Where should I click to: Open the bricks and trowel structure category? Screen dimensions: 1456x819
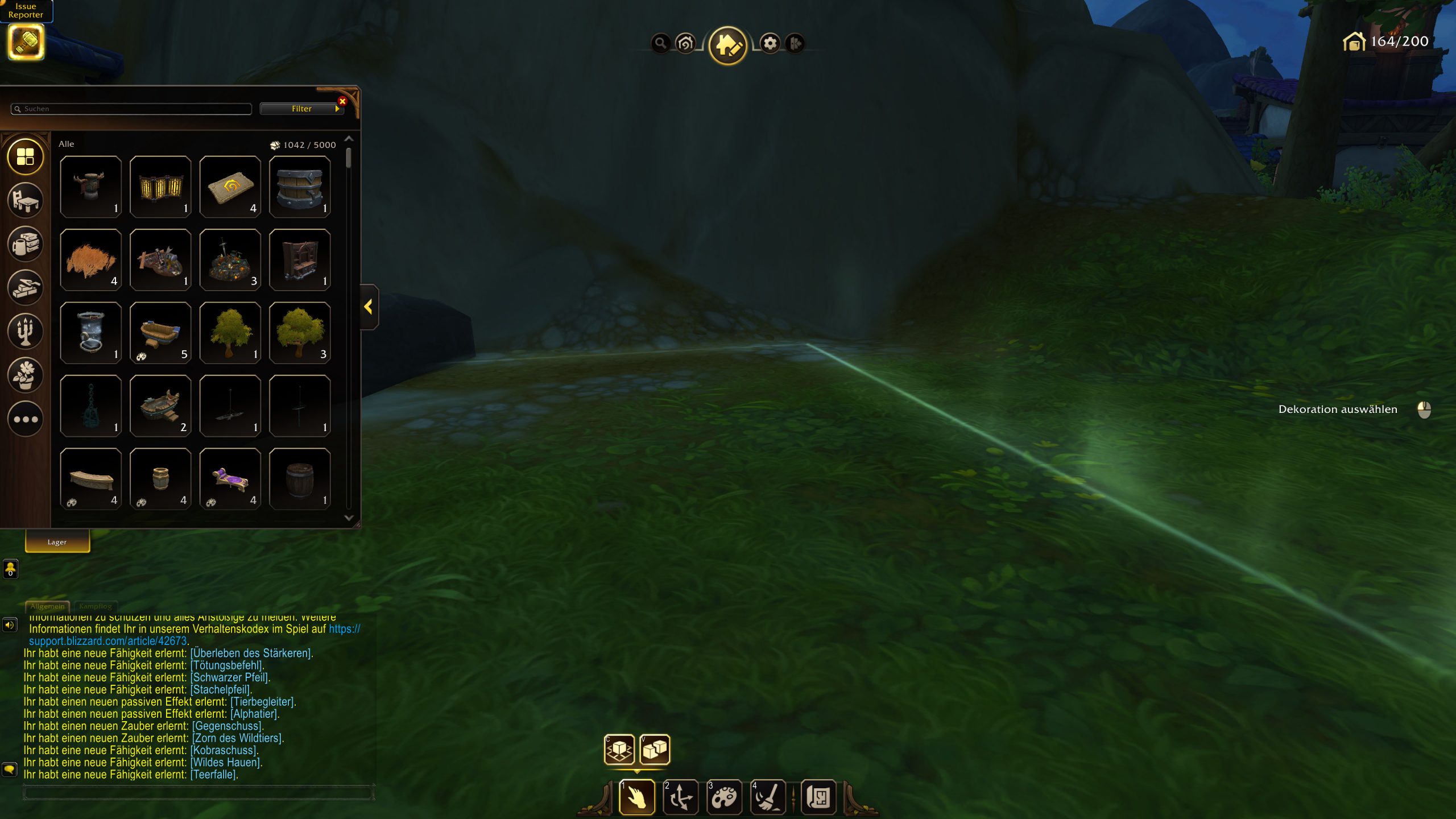(x=25, y=288)
